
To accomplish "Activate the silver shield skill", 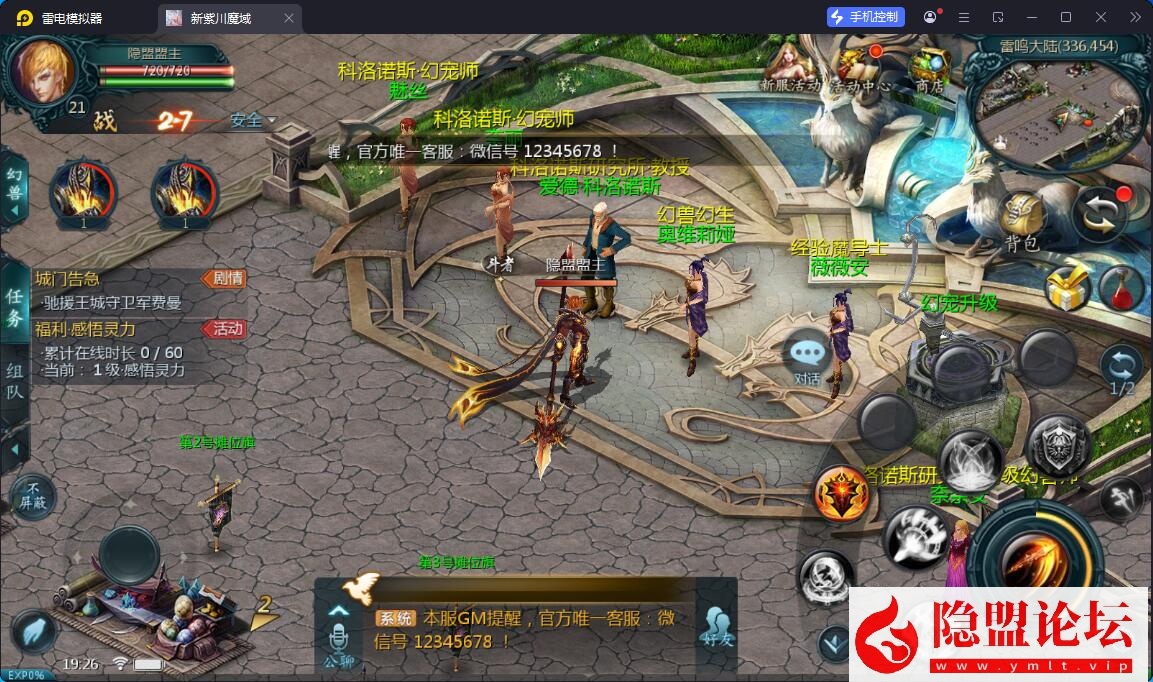I will click(x=1058, y=446).
